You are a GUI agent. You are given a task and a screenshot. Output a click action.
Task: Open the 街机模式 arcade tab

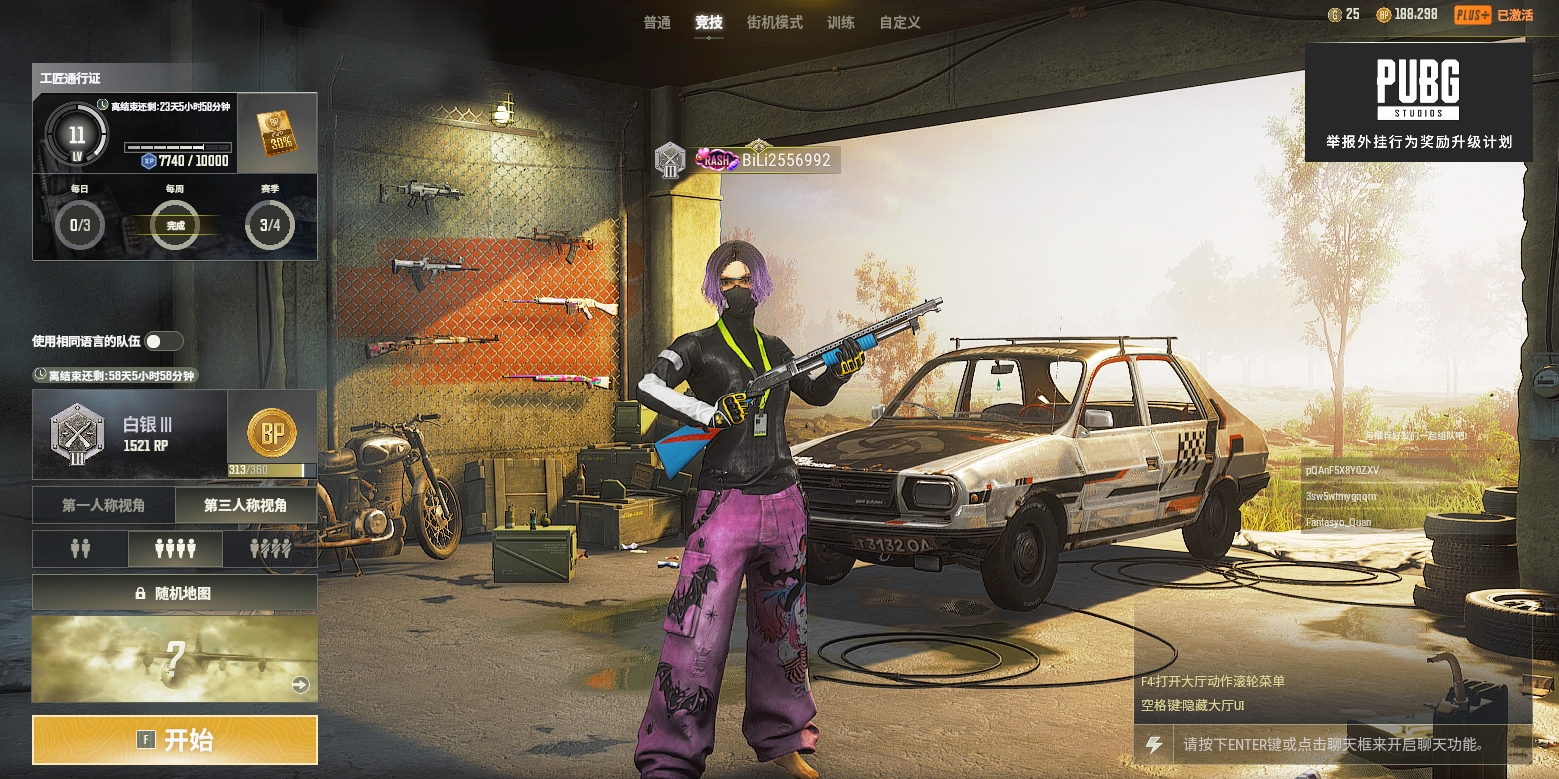pyautogui.click(x=775, y=22)
